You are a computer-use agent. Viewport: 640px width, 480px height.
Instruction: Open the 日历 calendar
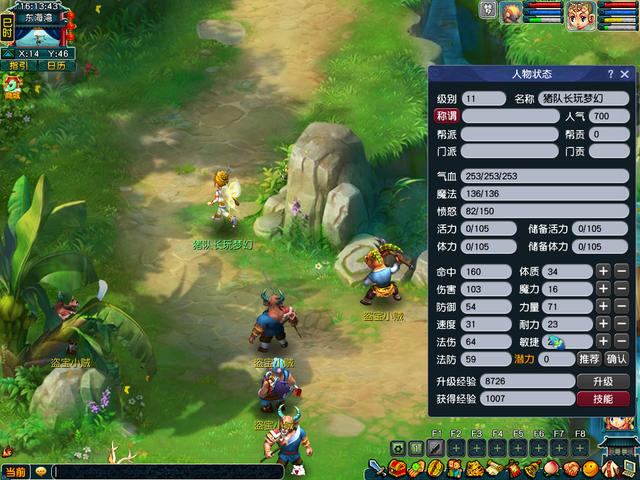tap(56, 66)
